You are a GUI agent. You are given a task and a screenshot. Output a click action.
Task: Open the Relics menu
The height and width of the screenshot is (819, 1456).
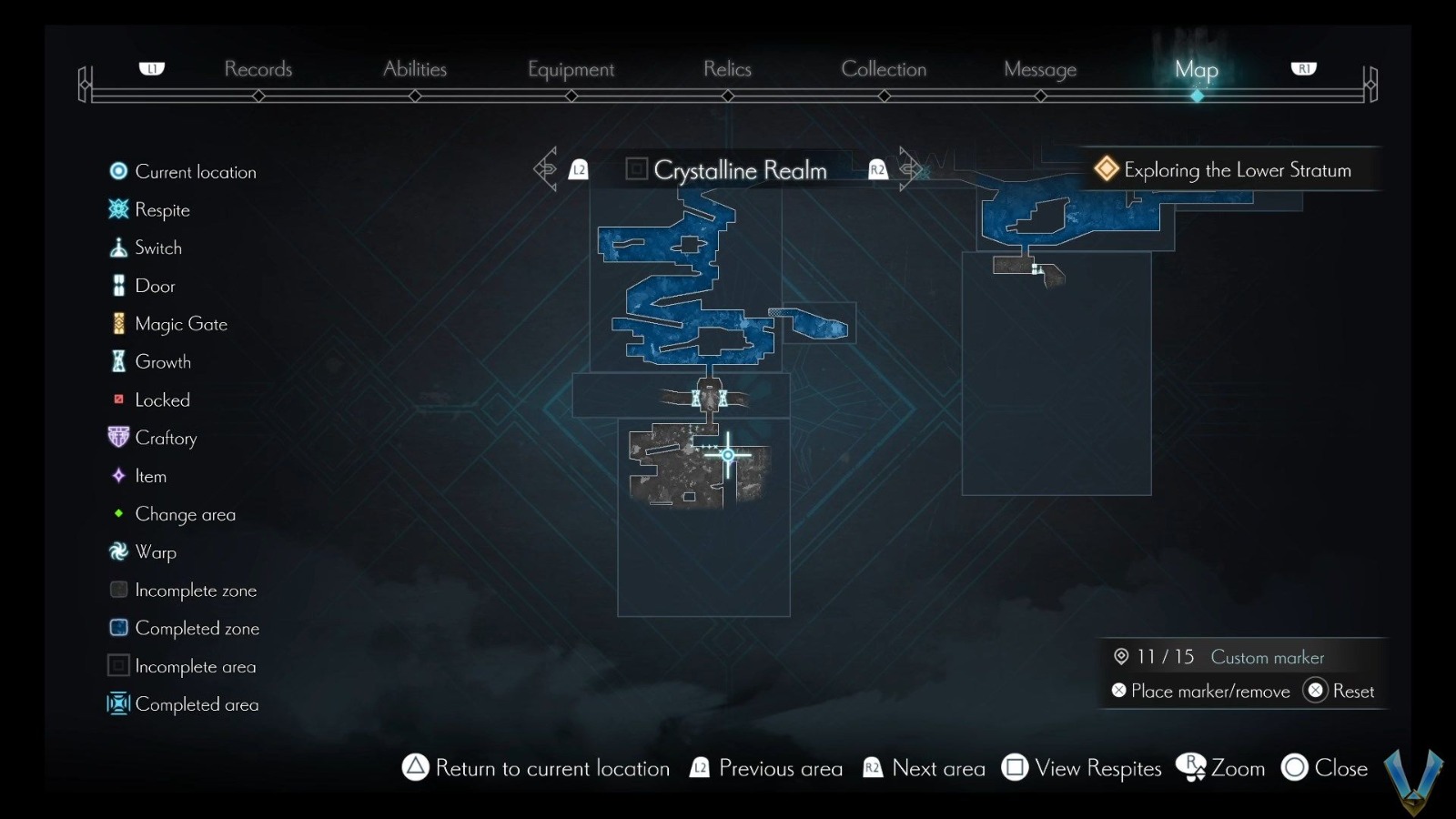point(726,69)
